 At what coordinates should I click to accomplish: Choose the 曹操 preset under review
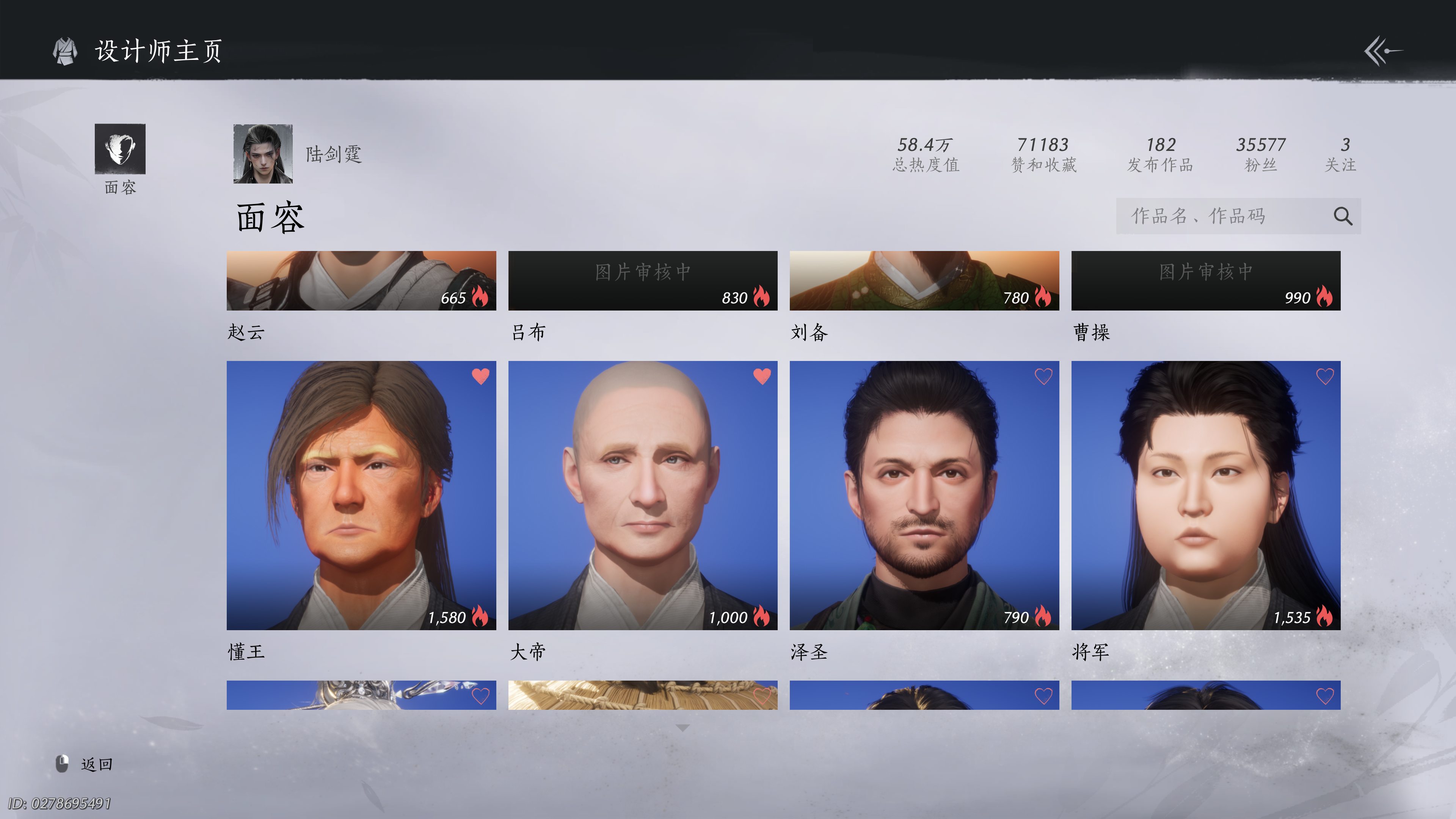1206,280
